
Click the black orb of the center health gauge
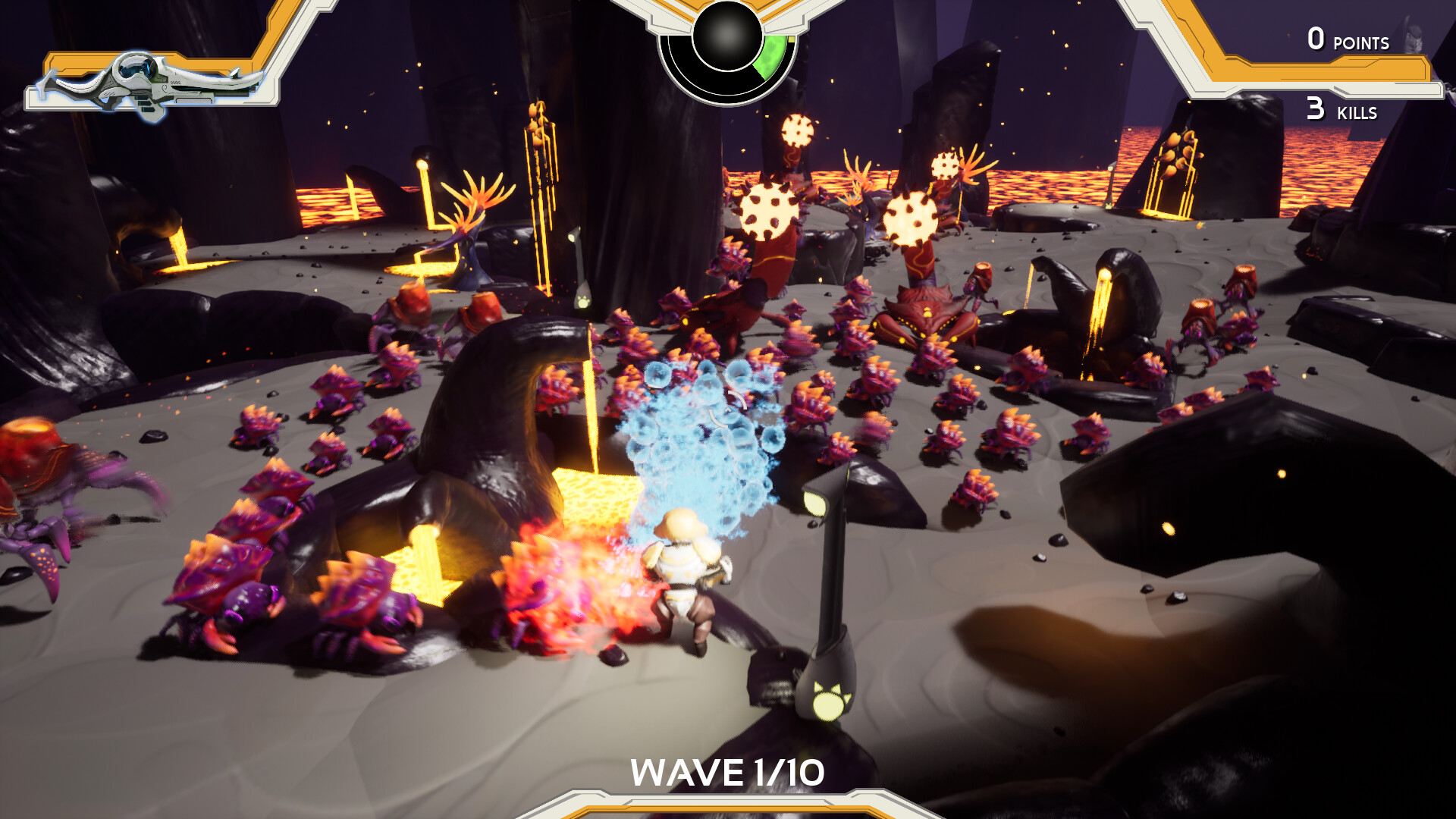click(x=726, y=38)
